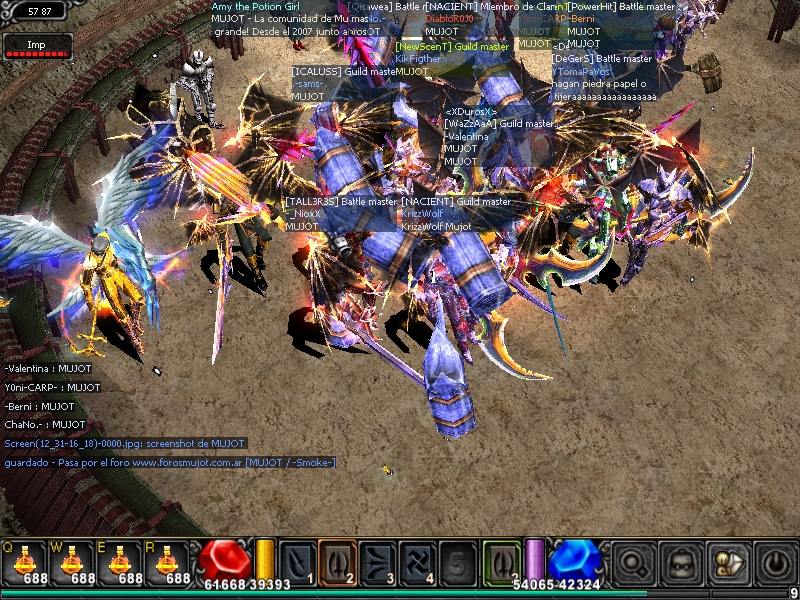Open the green-framed current skill selector
The height and width of the screenshot is (600, 800).
[501, 561]
